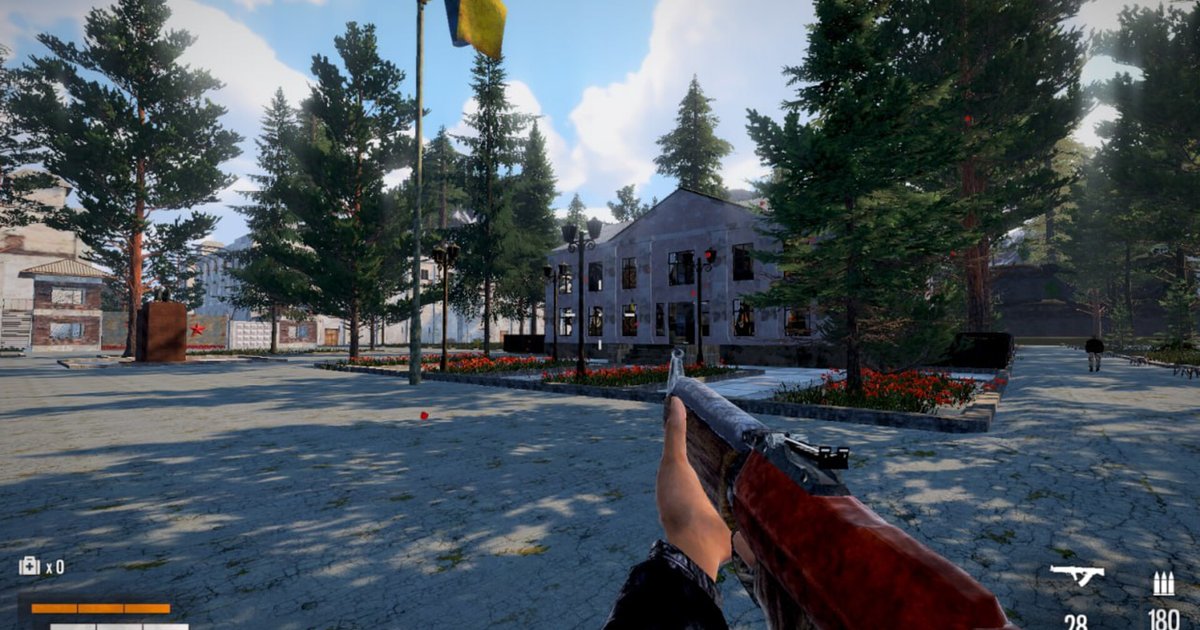Click the reserve bullets icon
The width and height of the screenshot is (1200, 630).
coord(1163,584)
